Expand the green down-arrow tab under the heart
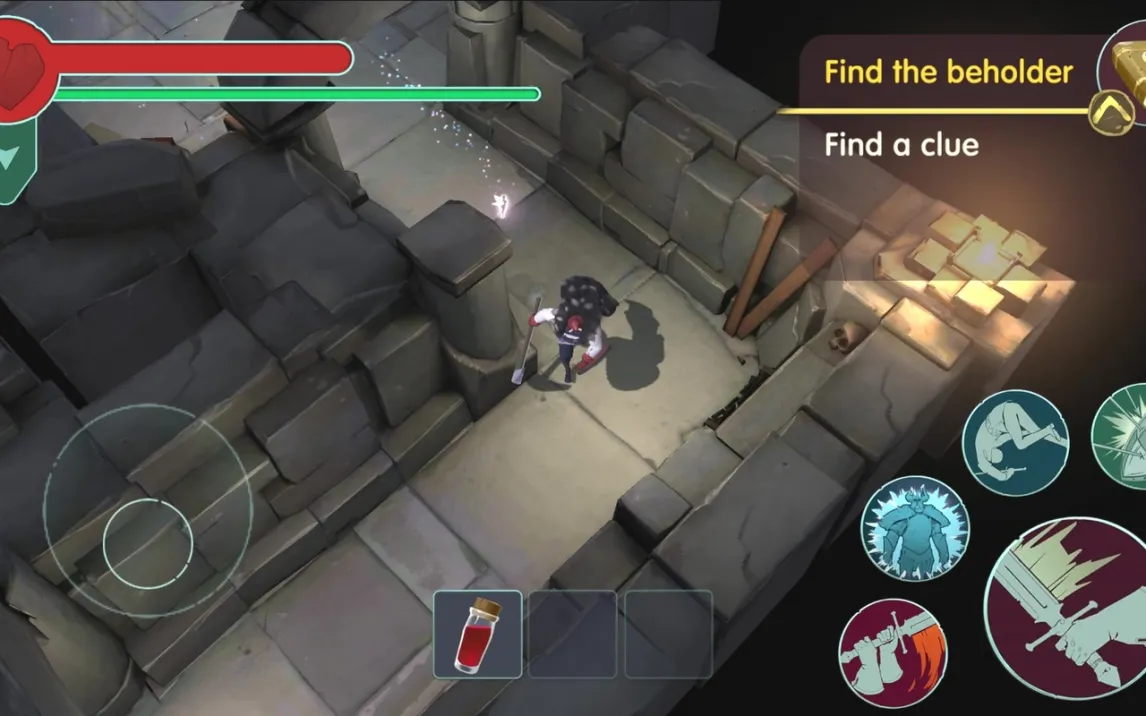Image resolution: width=1146 pixels, height=716 pixels. pos(12,159)
